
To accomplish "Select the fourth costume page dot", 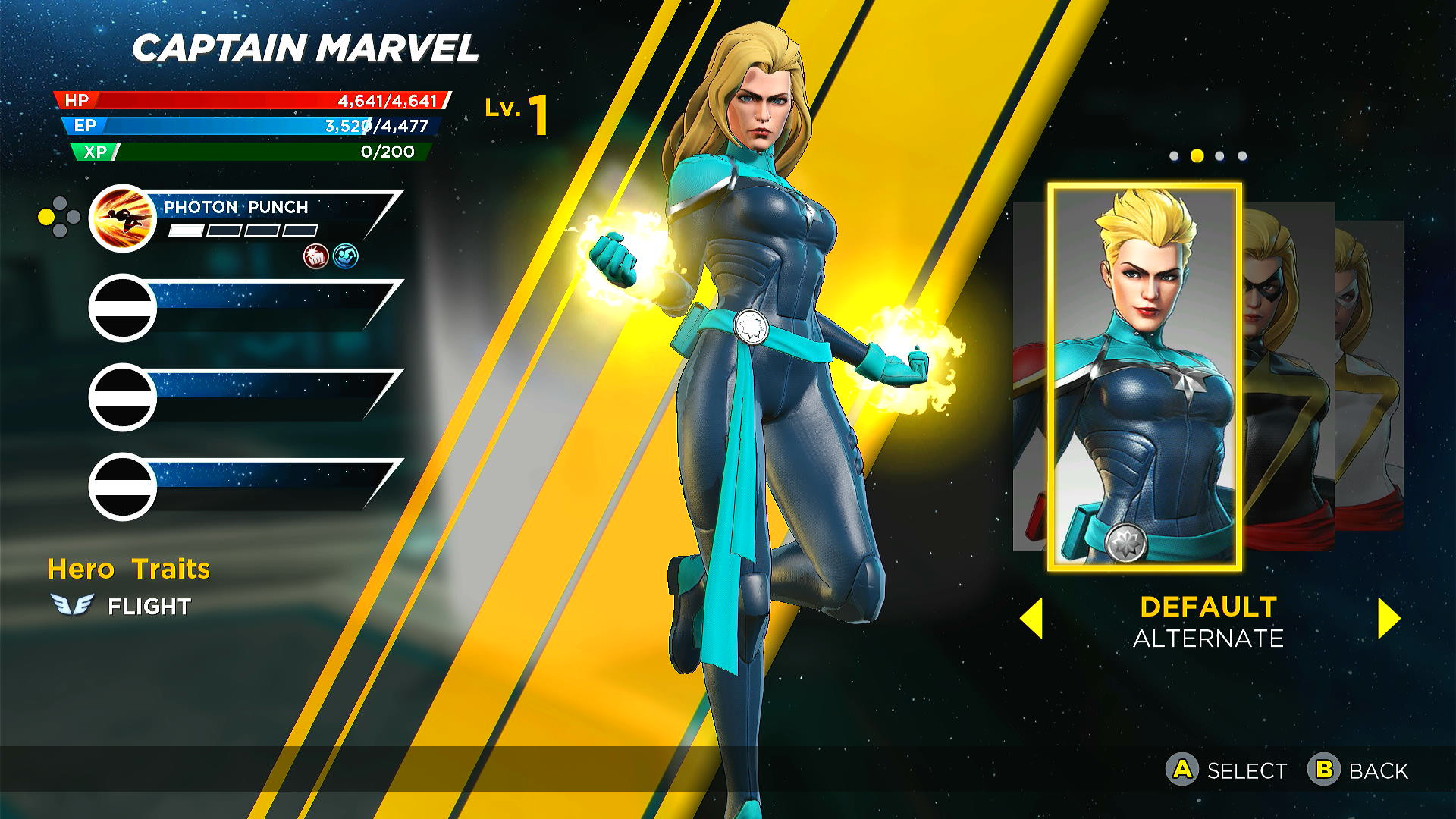I will (1241, 155).
